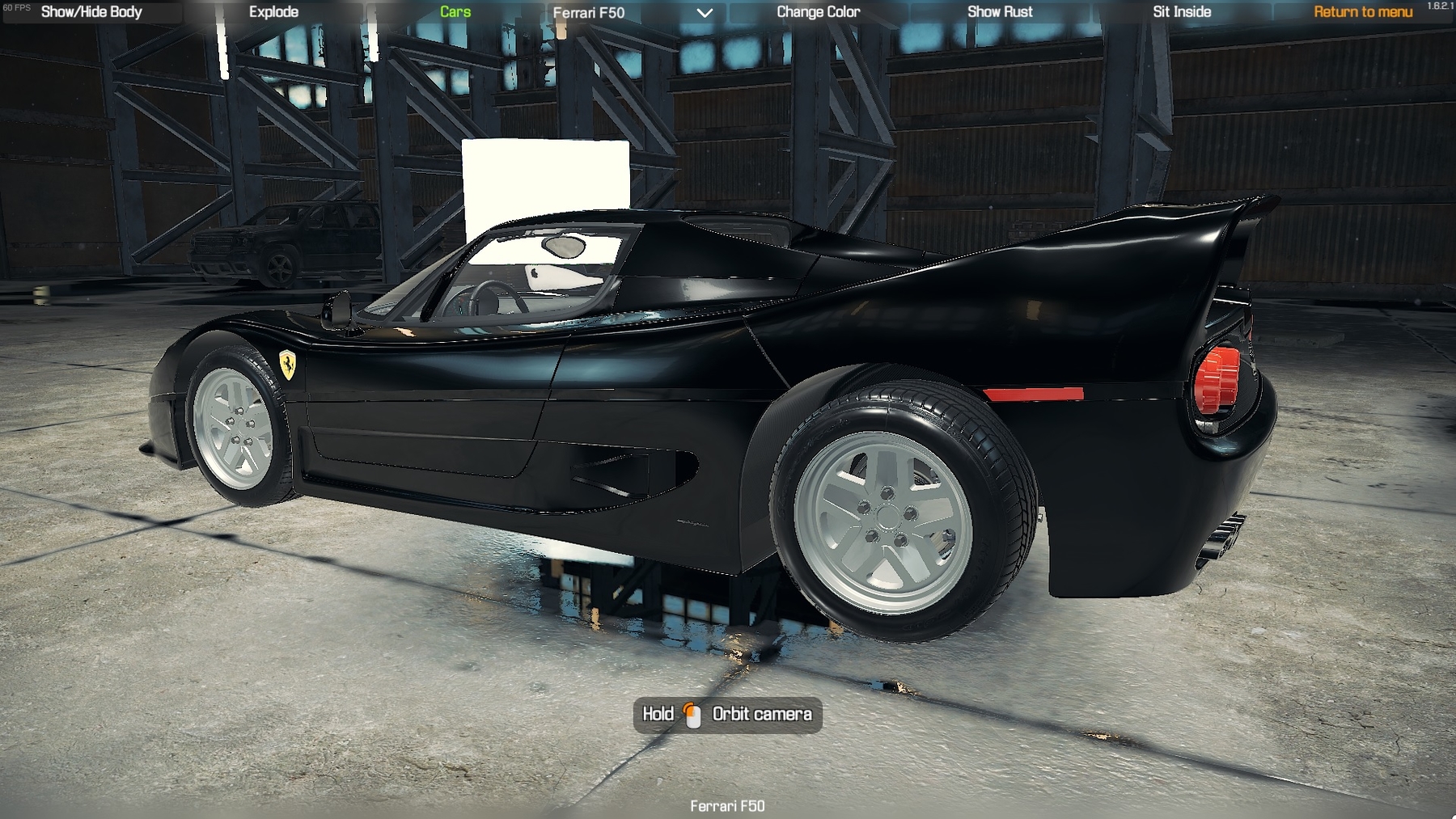Click the Explode button
The width and height of the screenshot is (1456, 819).
pos(273,12)
